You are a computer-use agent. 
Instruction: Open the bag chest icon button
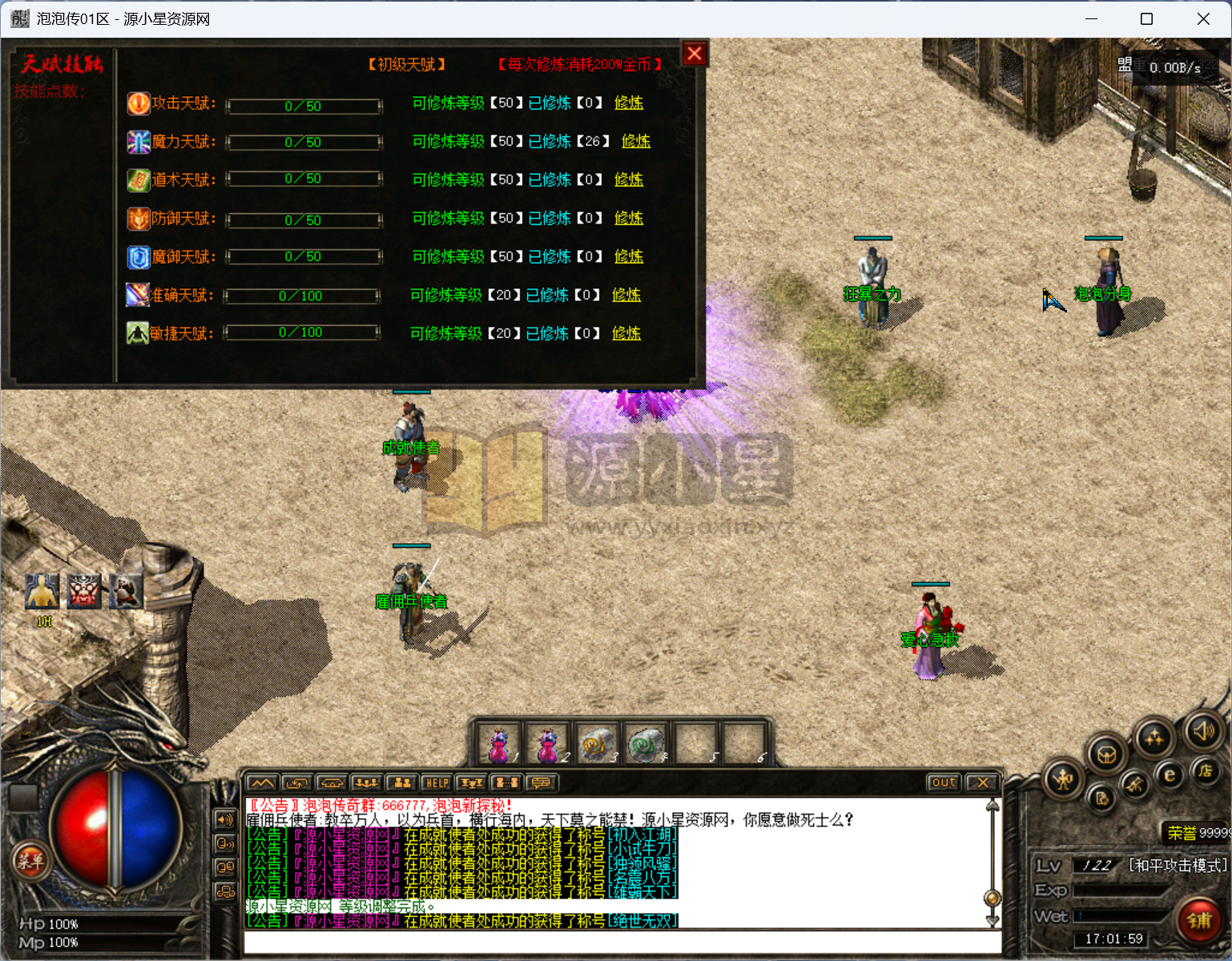(x=1107, y=754)
